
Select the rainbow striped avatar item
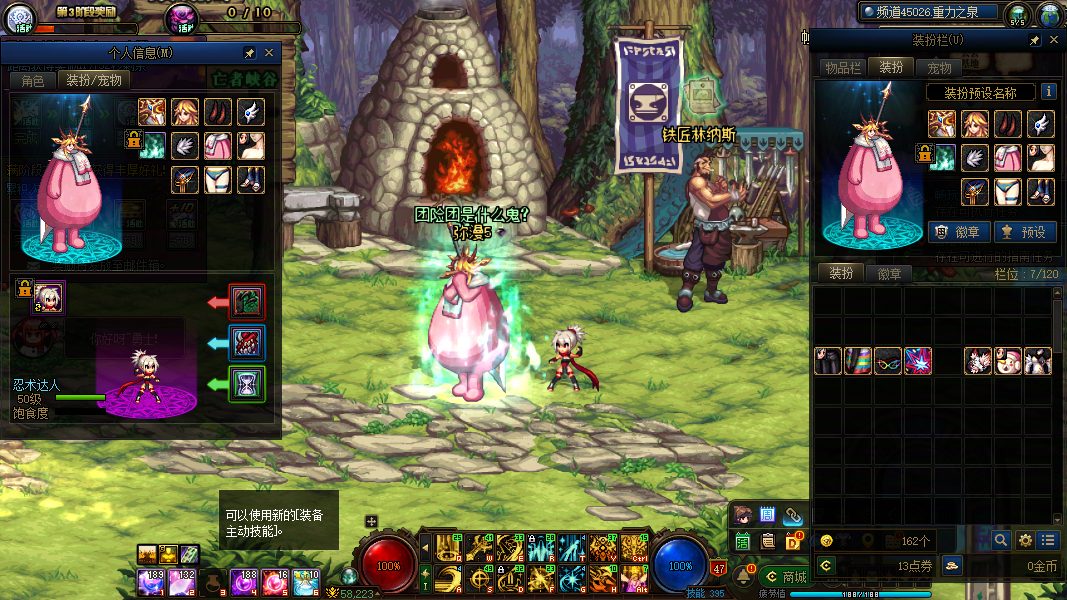coord(858,361)
